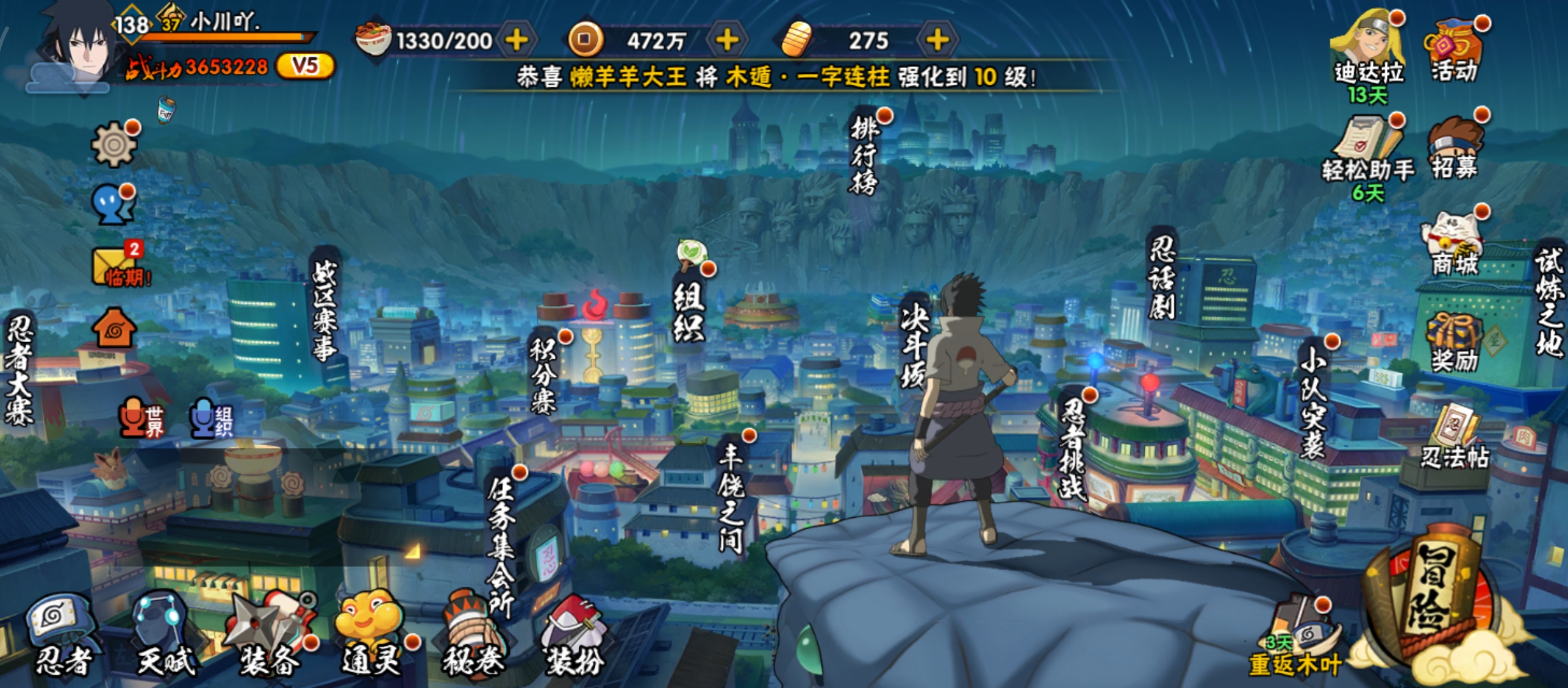The image size is (1568, 688).
Task: Open the 装扮 costume menu
Action: 574,636
